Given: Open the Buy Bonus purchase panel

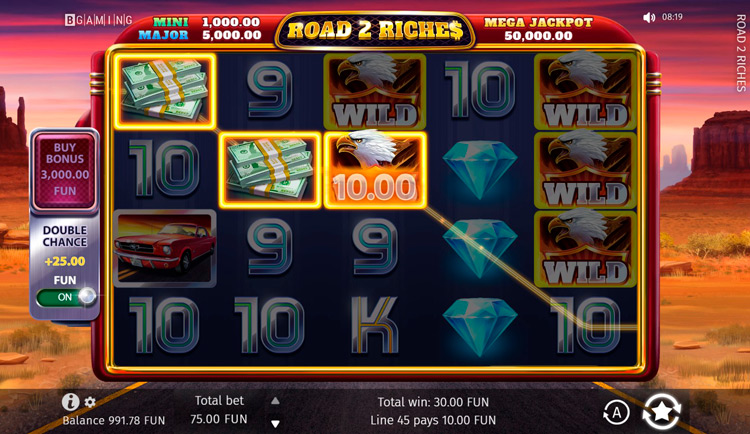Looking at the screenshot, I should tap(65, 168).
